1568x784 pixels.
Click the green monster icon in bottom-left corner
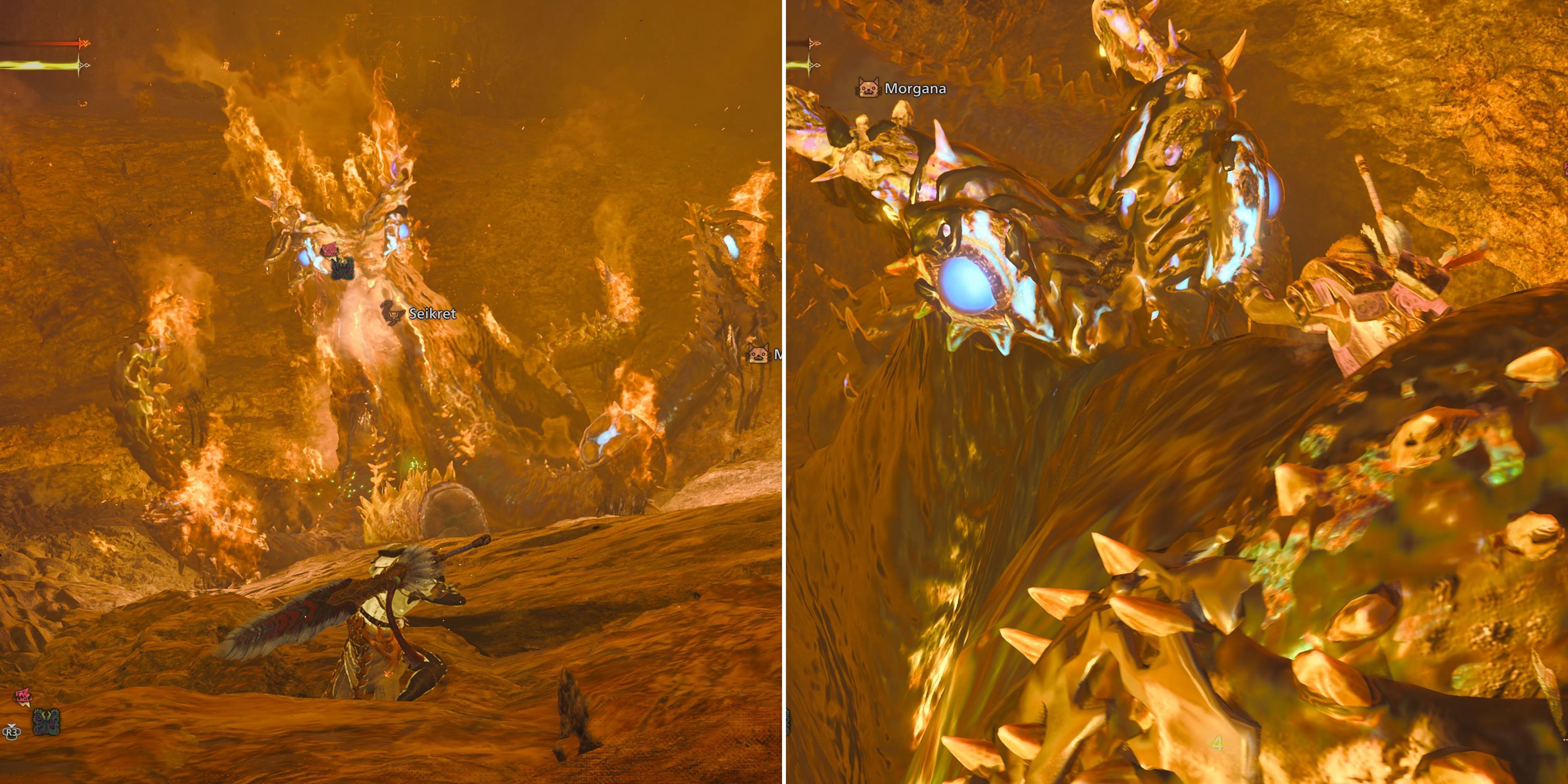46,722
